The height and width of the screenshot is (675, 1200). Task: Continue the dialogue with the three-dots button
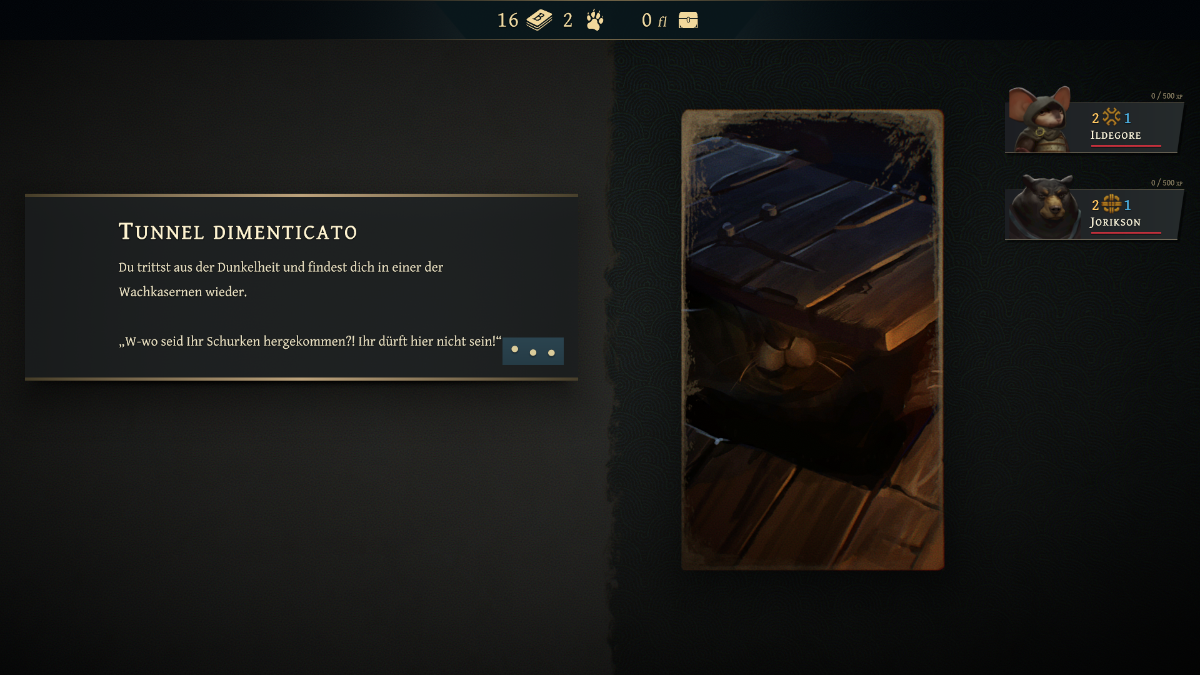532,351
